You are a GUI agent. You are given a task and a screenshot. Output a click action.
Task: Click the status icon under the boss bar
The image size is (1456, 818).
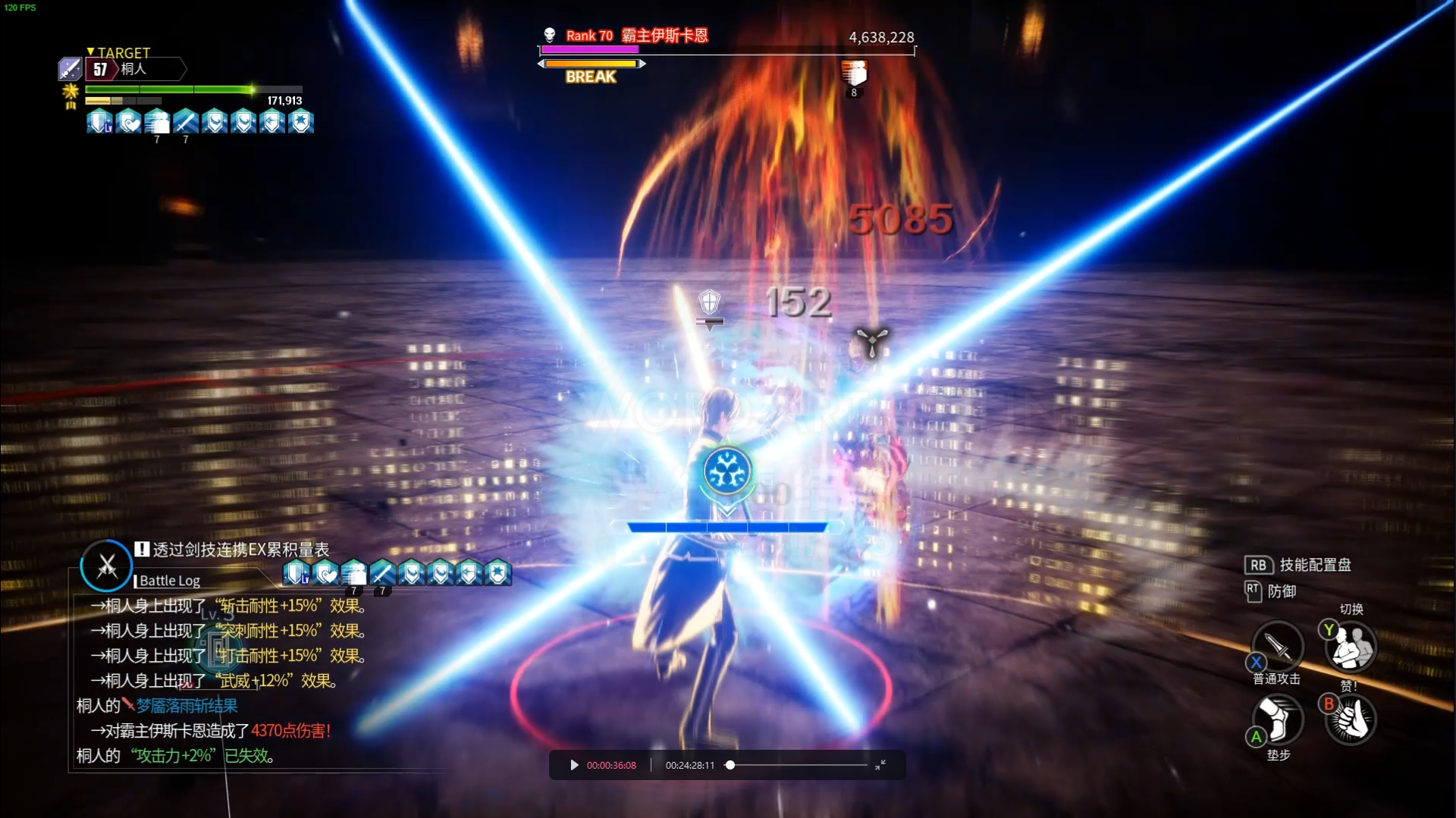tap(854, 74)
